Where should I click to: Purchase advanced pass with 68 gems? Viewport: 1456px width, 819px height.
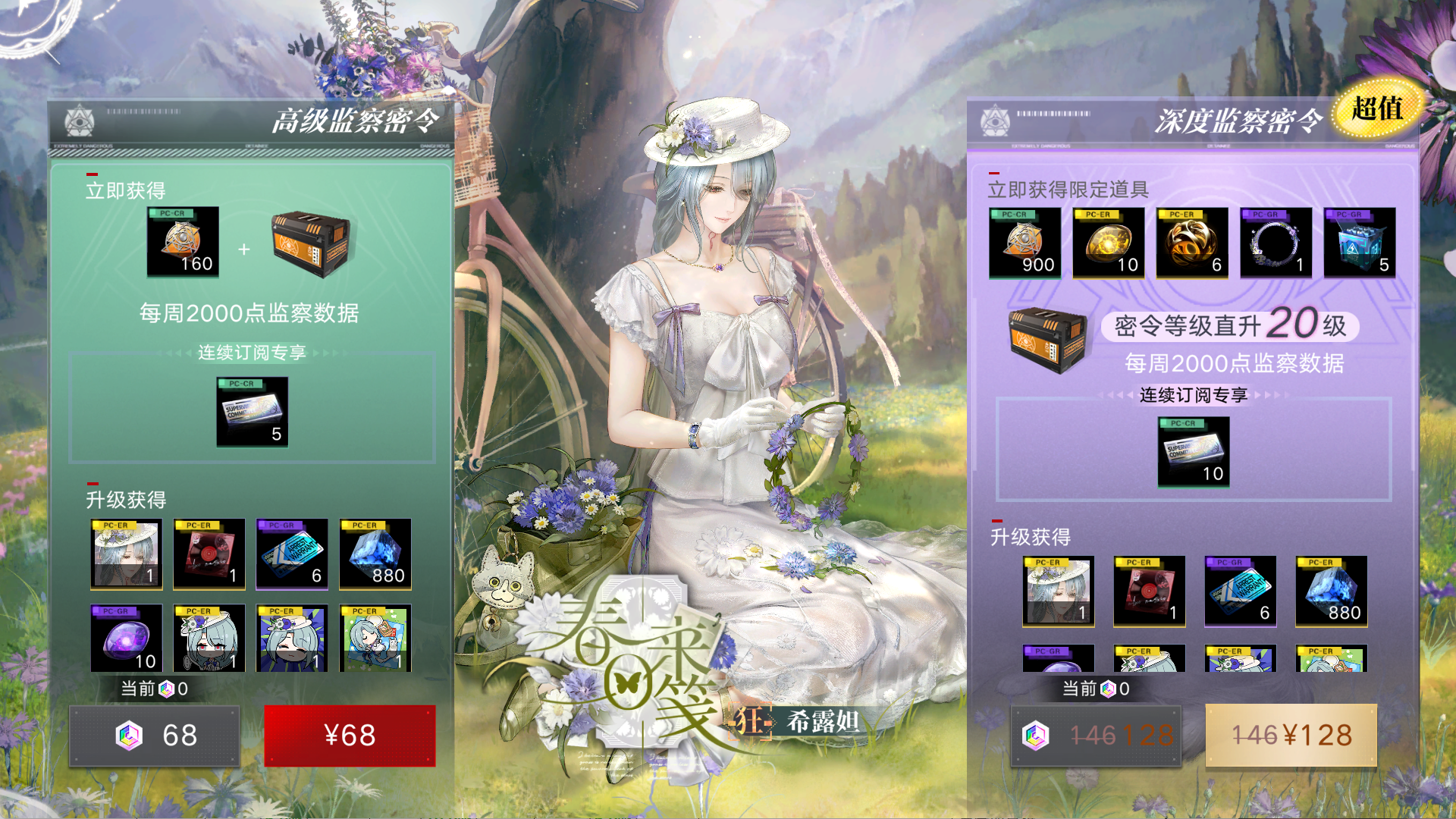pyautogui.click(x=155, y=735)
